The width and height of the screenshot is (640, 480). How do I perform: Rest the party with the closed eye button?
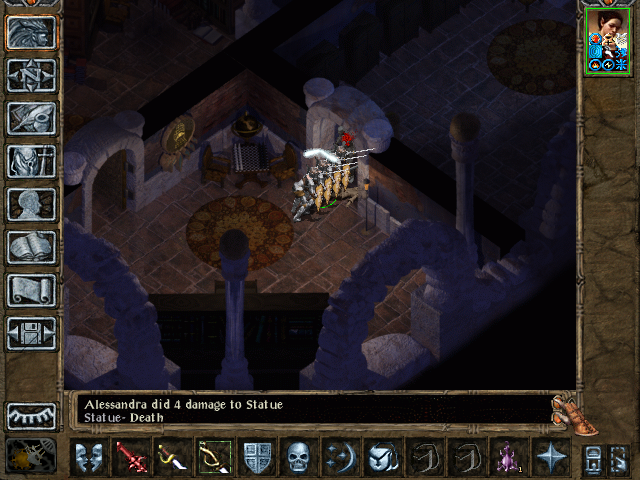[x=32, y=415]
